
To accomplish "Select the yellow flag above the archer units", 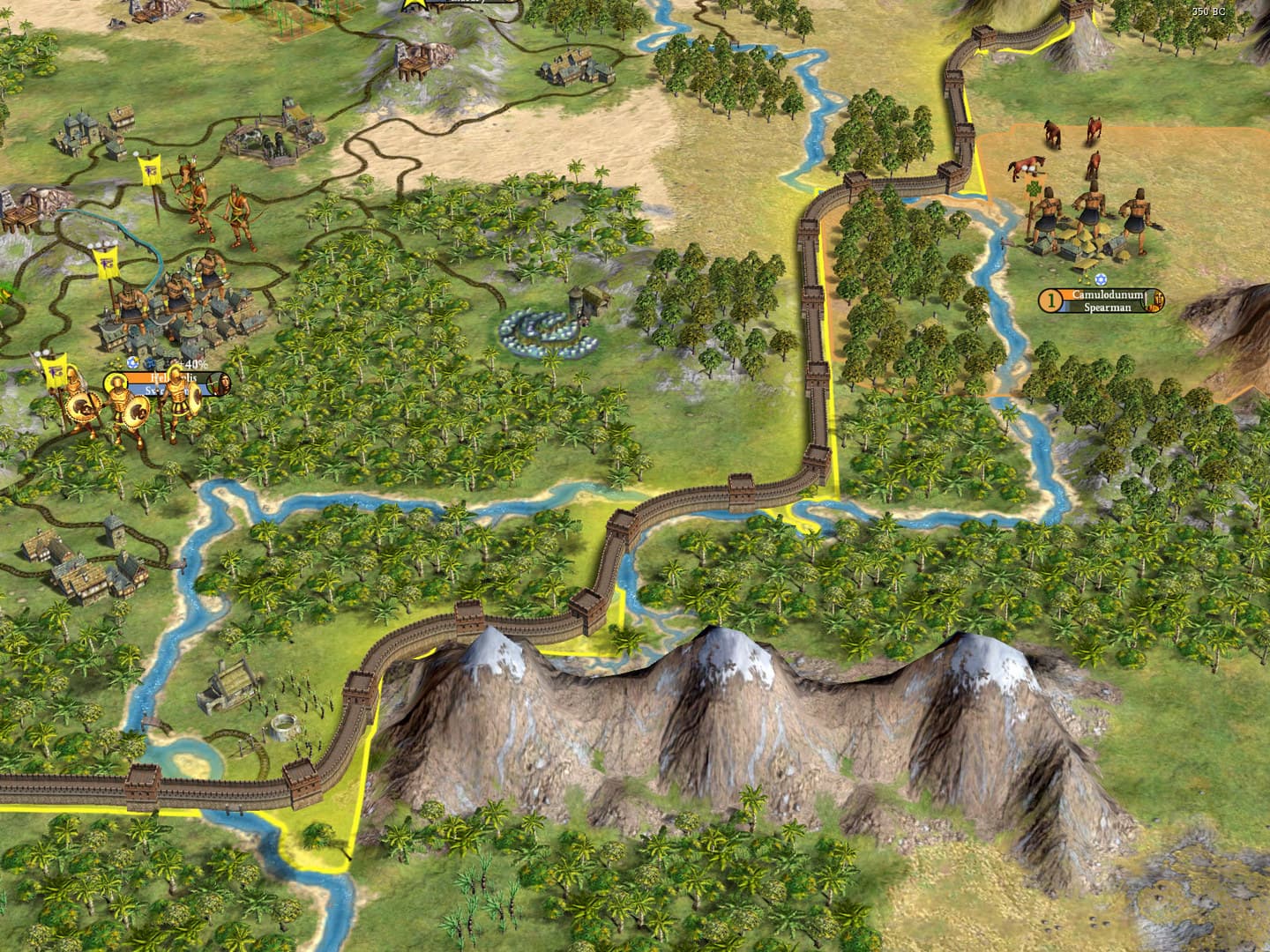I will click(150, 167).
